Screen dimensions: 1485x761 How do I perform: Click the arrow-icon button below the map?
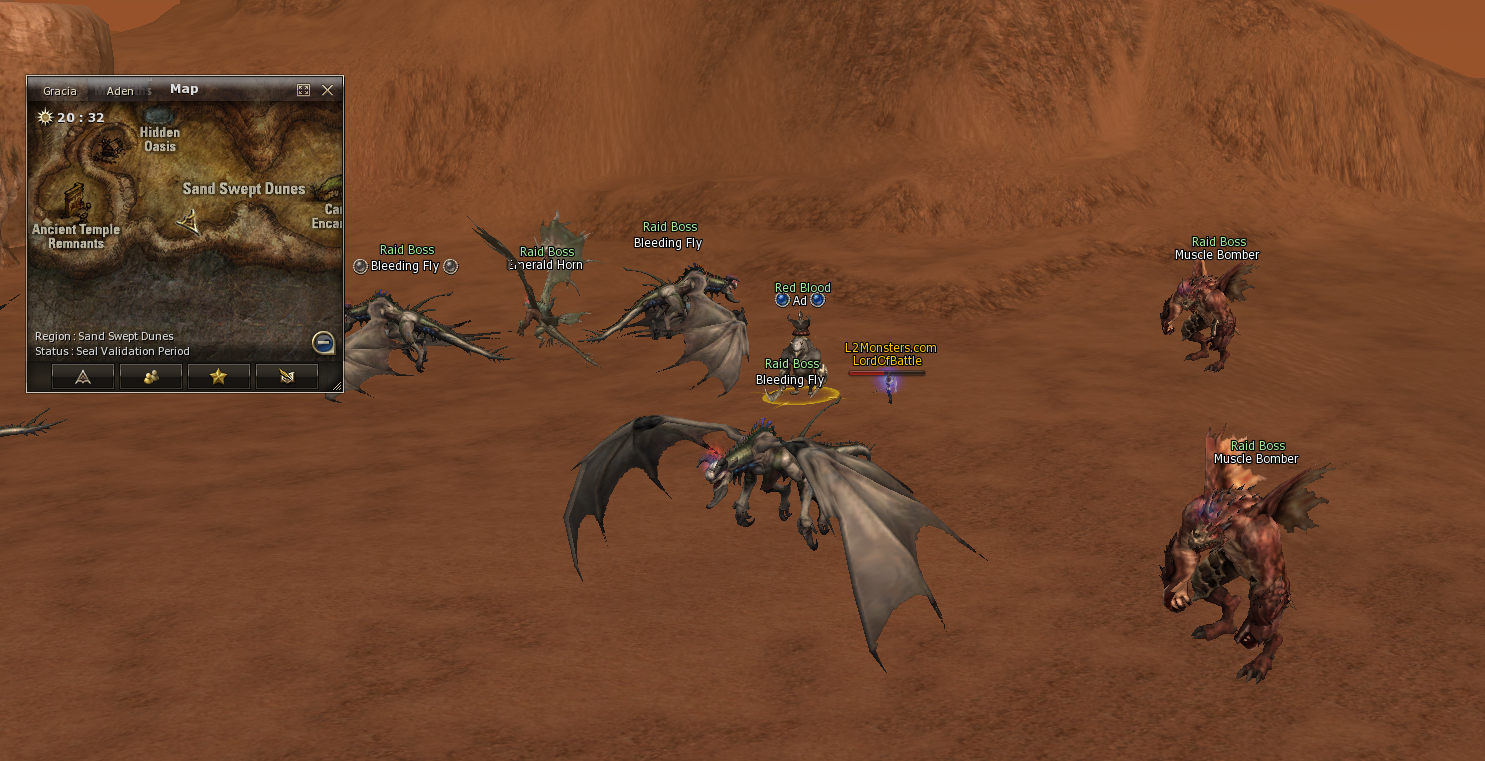(83, 376)
